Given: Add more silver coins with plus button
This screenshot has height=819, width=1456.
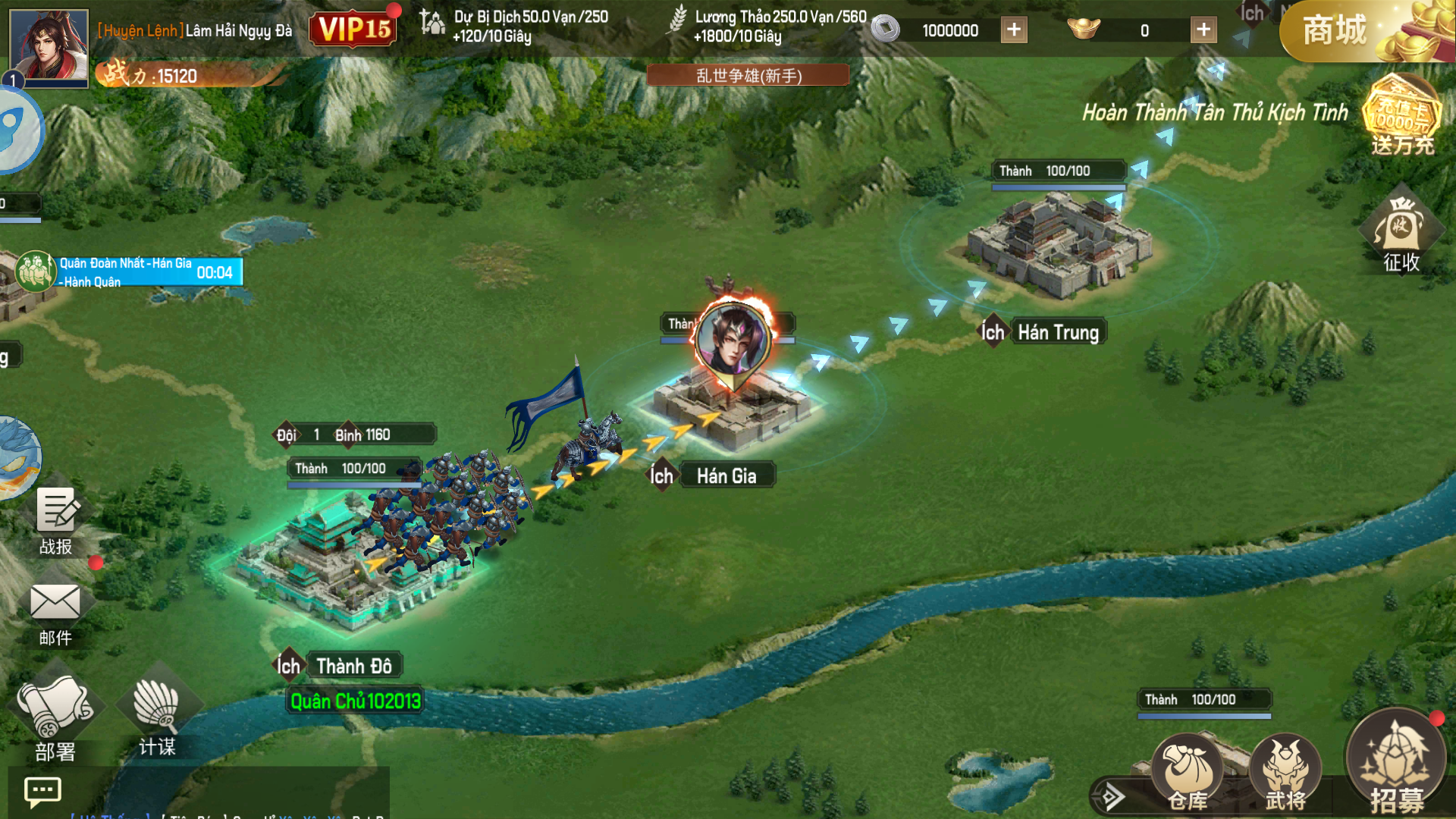Looking at the screenshot, I should [1014, 30].
